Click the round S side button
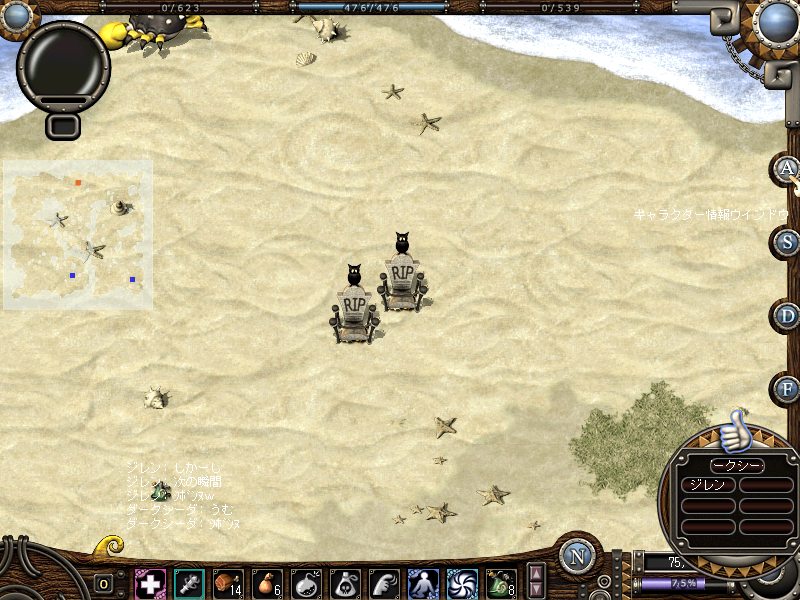800x600 pixels. click(787, 242)
